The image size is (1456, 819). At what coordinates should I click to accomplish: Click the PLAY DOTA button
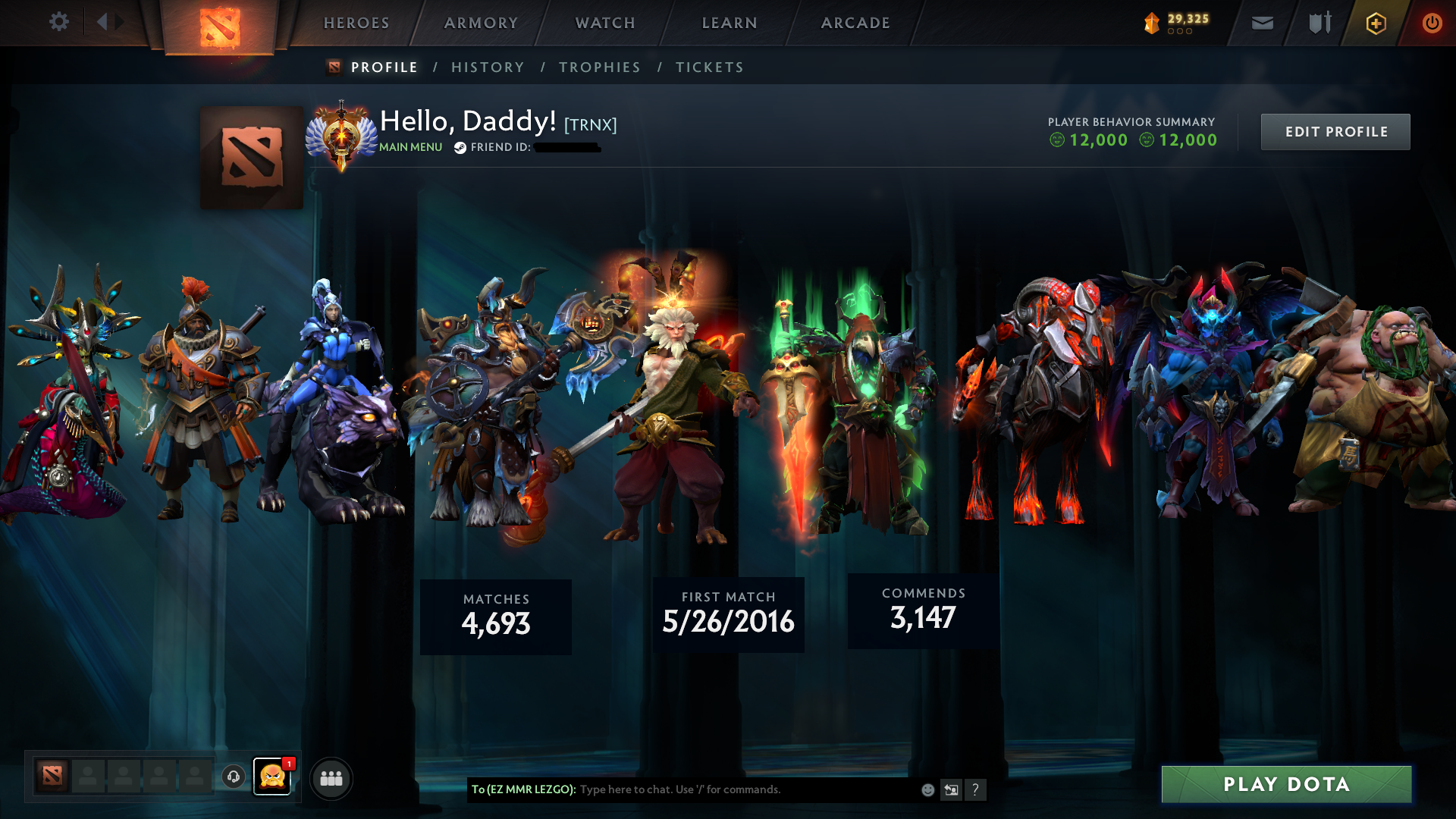[1287, 784]
